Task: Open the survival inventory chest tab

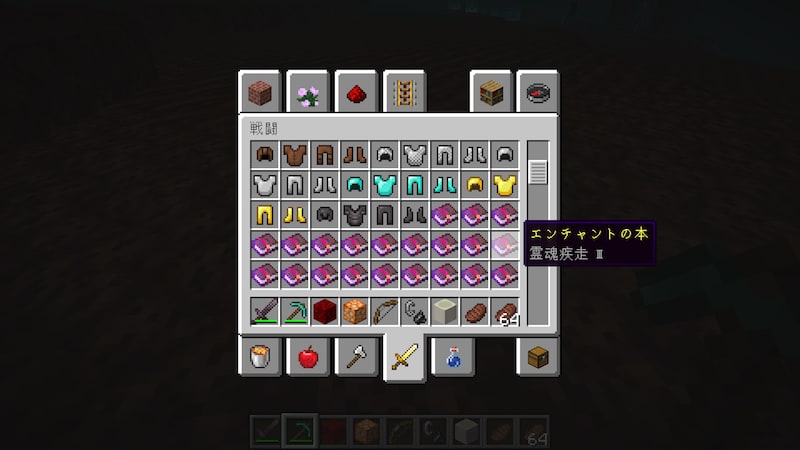Action: click(x=539, y=357)
